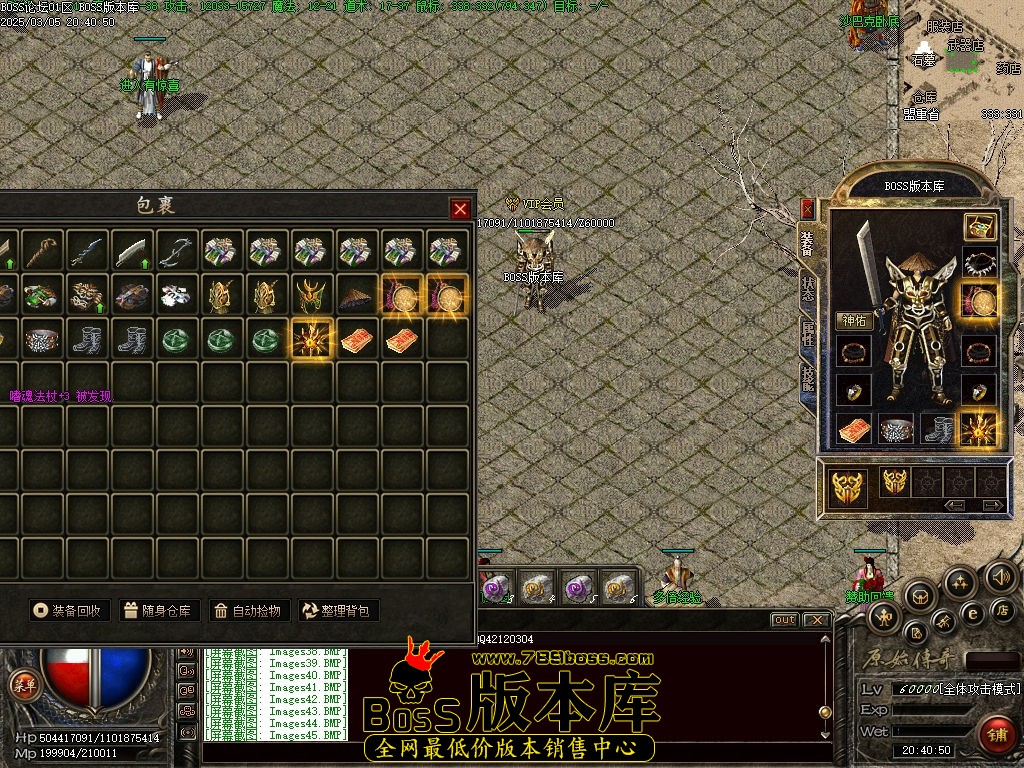The height and width of the screenshot is (768, 1024).
Task: Click the 神佑 button on the character panel
Action: (x=854, y=322)
